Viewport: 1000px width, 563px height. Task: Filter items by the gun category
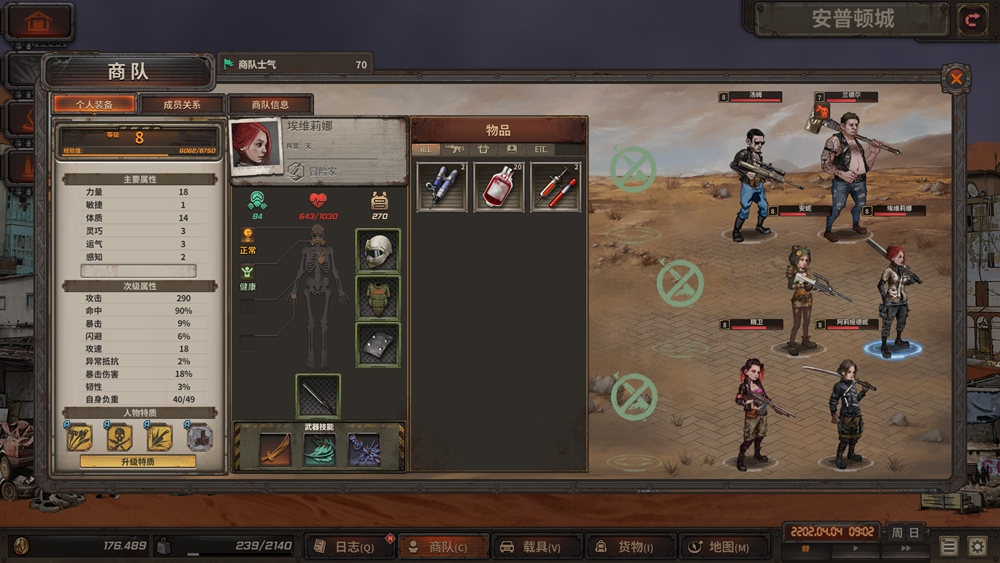pos(454,149)
